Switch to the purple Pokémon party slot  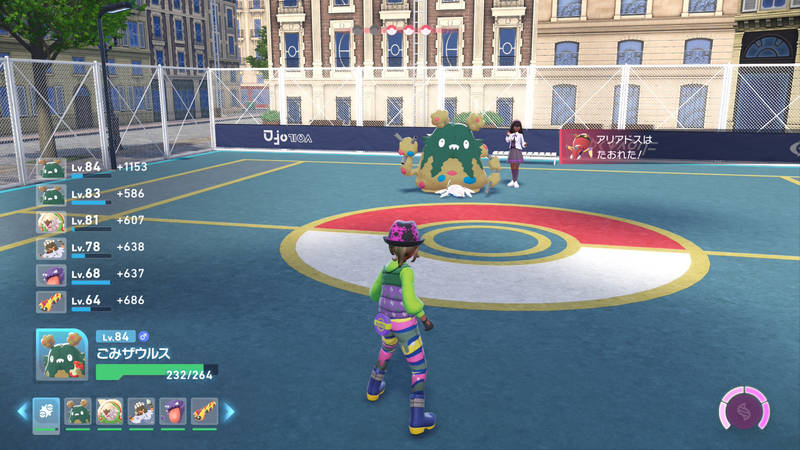pos(173,410)
